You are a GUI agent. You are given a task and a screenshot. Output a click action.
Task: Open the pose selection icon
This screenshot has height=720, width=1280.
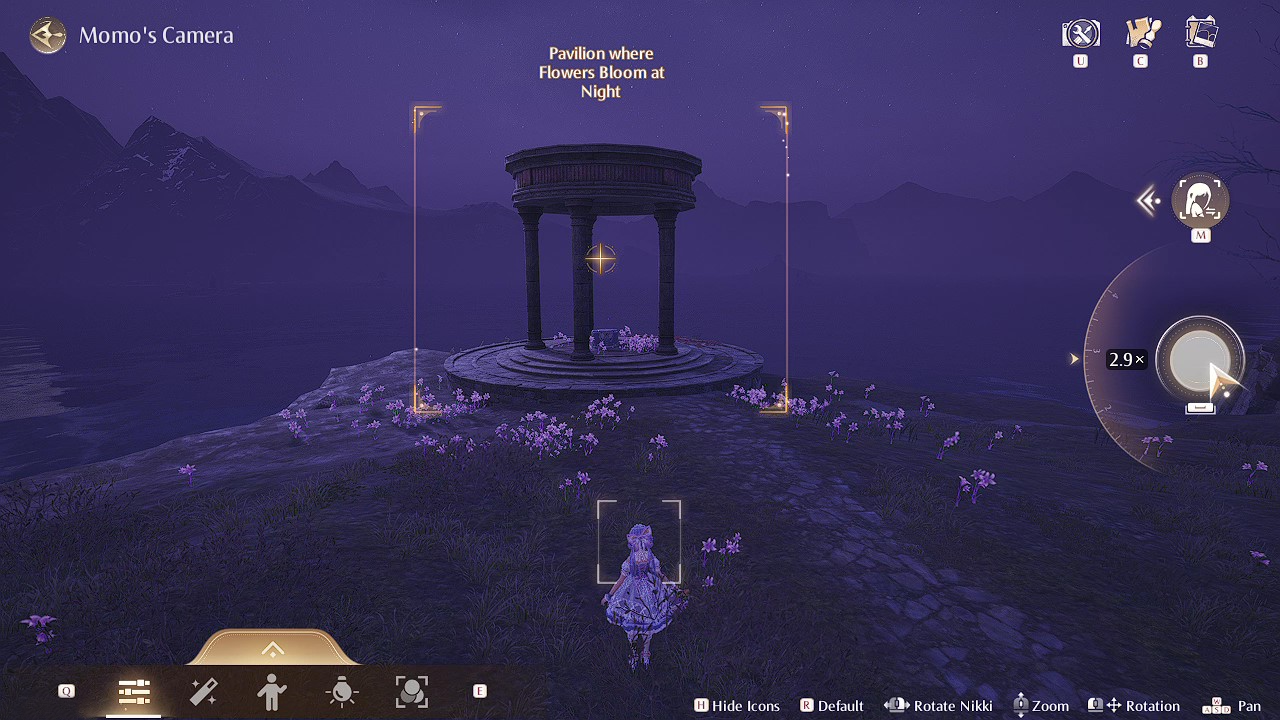pos(273,690)
